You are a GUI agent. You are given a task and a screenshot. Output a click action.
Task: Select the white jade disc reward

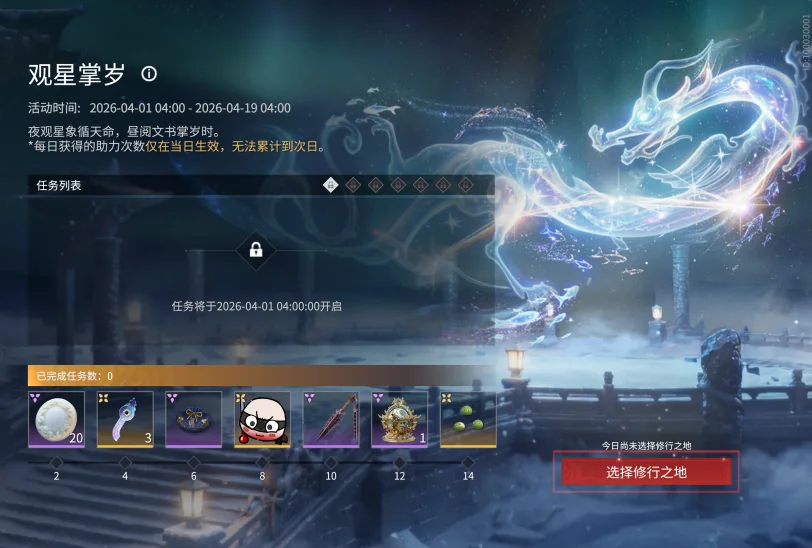(x=56, y=418)
